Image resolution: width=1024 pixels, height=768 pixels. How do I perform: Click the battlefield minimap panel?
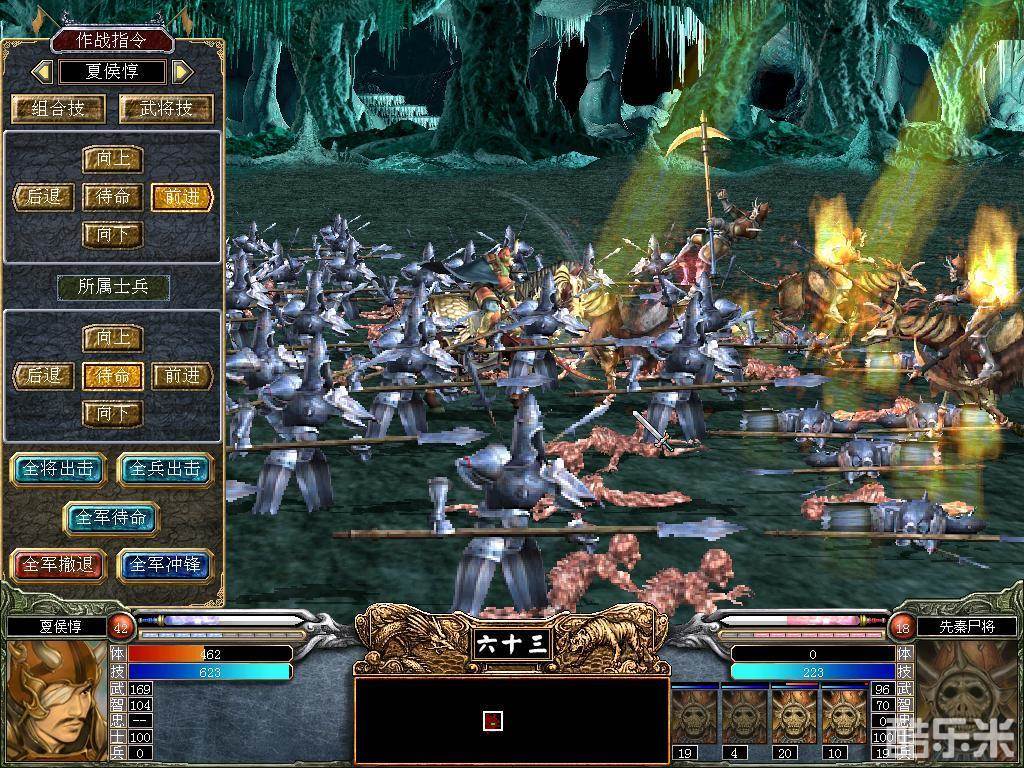click(511, 720)
